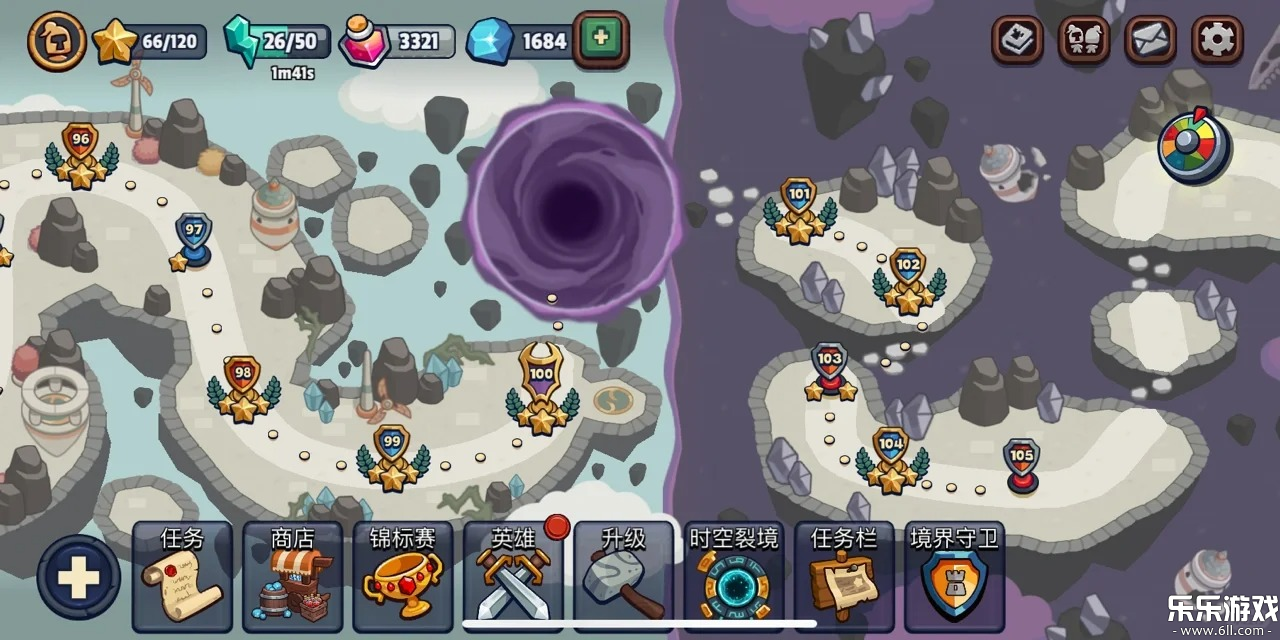Open the 任务 quest scroll menu
This screenshot has width=1280, height=640.
pyautogui.click(x=181, y=577)
